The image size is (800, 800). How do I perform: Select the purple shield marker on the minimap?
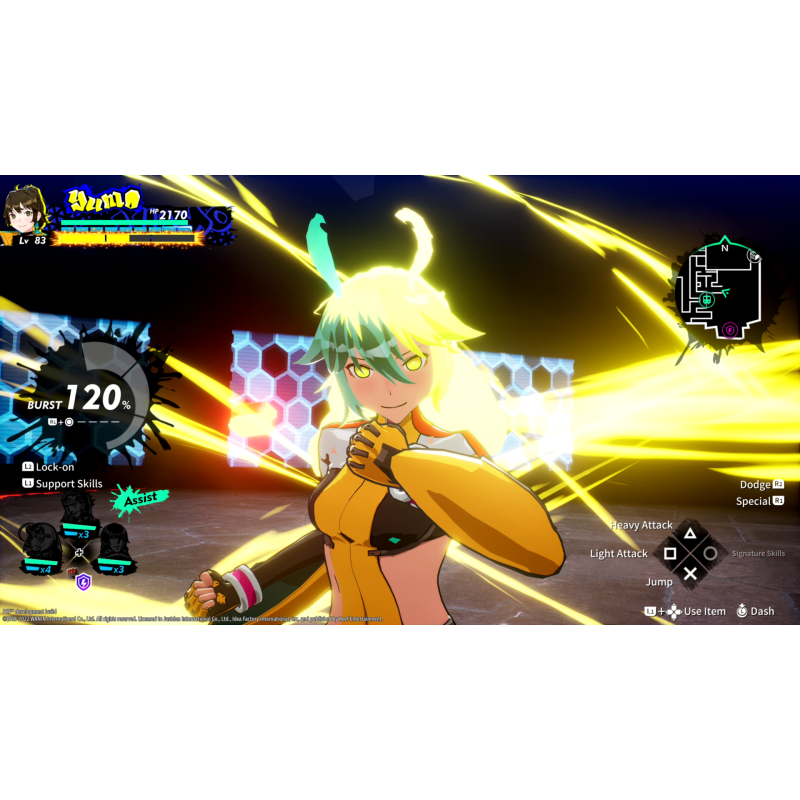pos(730,329)
